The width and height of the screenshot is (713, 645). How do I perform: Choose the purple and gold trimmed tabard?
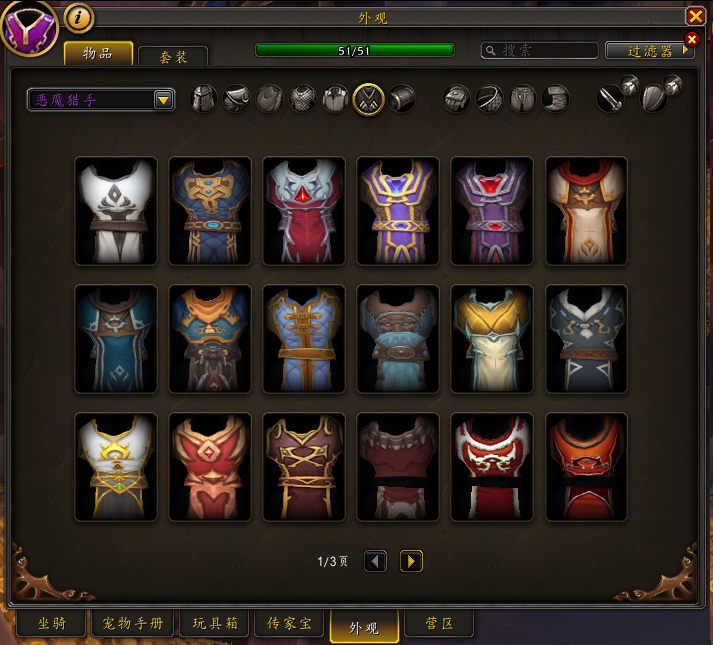[398, 211]
